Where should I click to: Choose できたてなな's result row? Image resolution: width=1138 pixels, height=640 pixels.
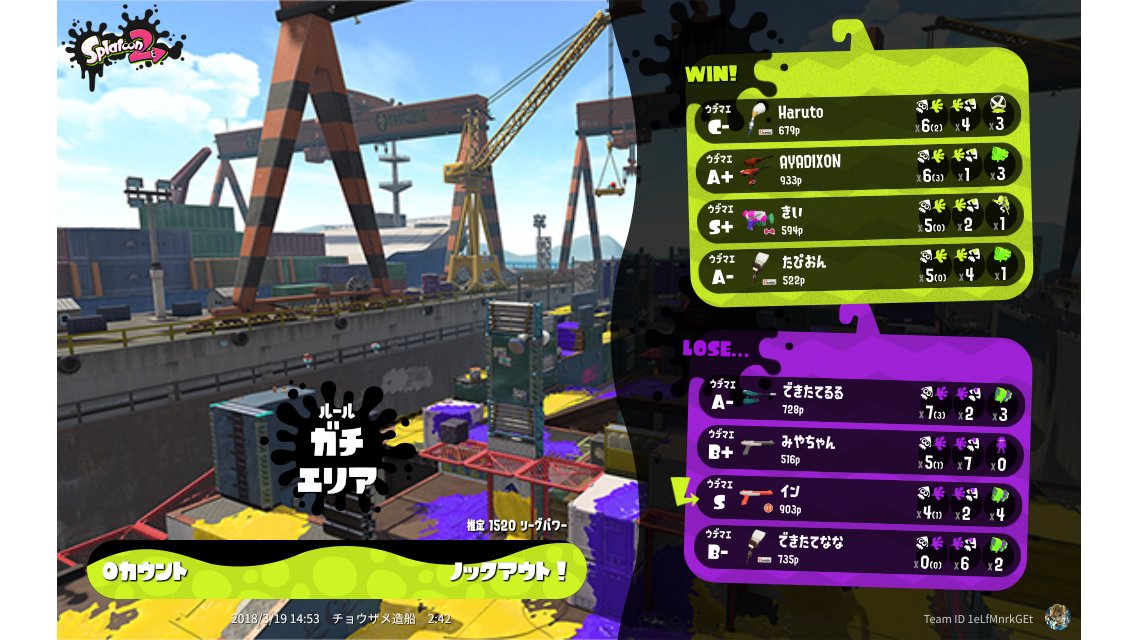pos(860,549)
